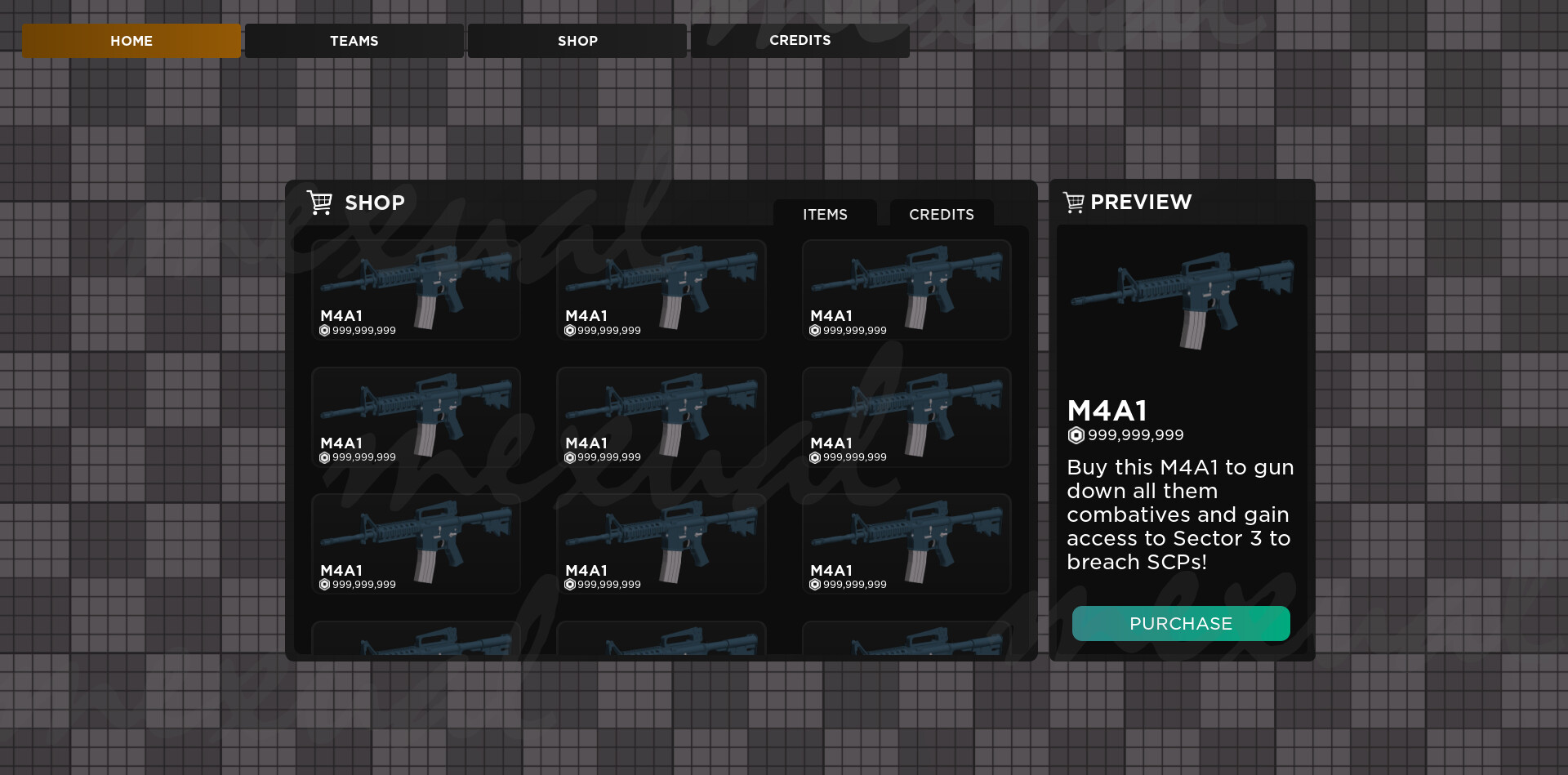This screenshot has height=775, width=1568.
Task: Open CREDITS in the top navigation bar
Action: [x=800, y=41]
